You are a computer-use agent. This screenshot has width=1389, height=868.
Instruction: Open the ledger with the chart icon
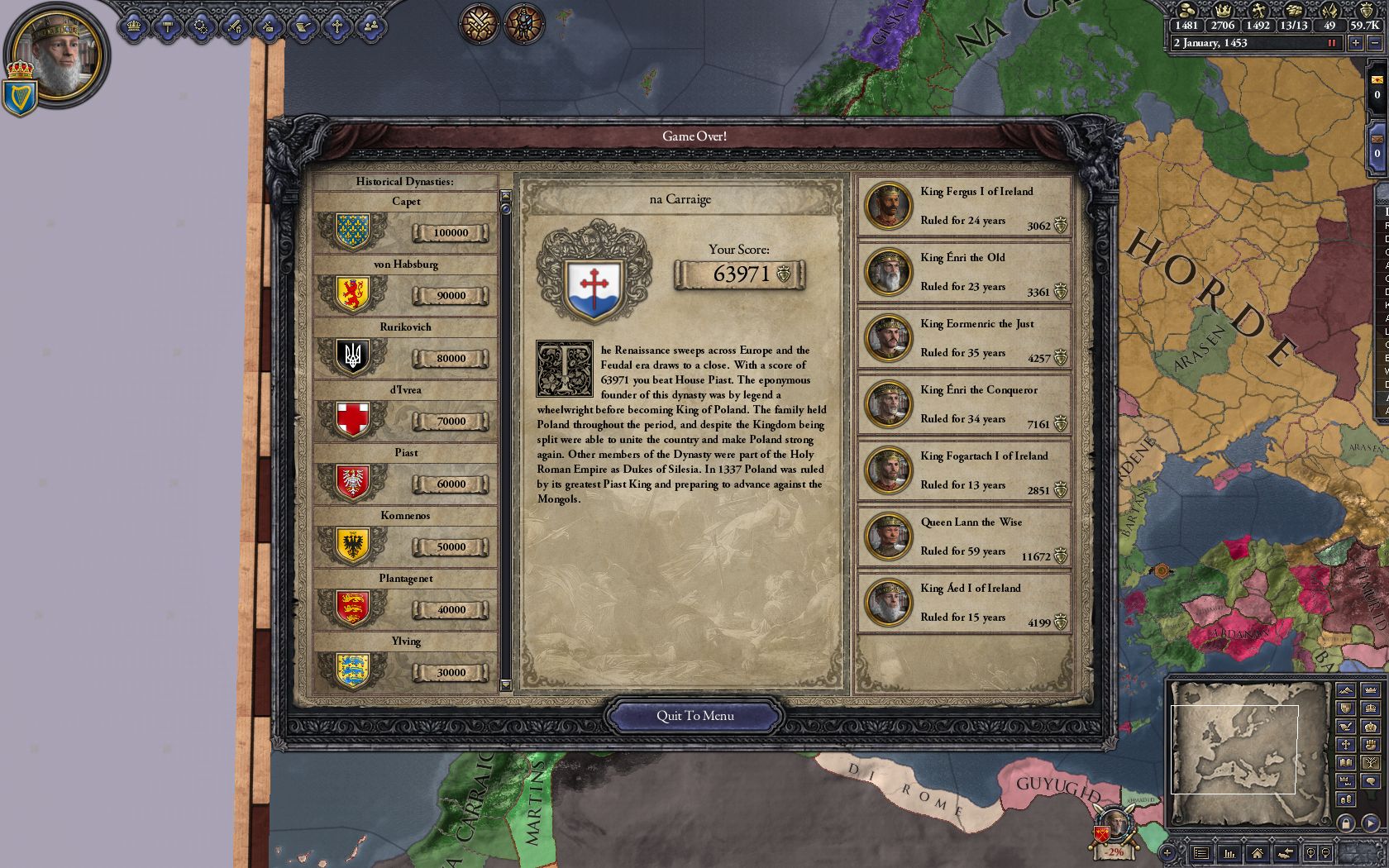tap(1230, 853)
